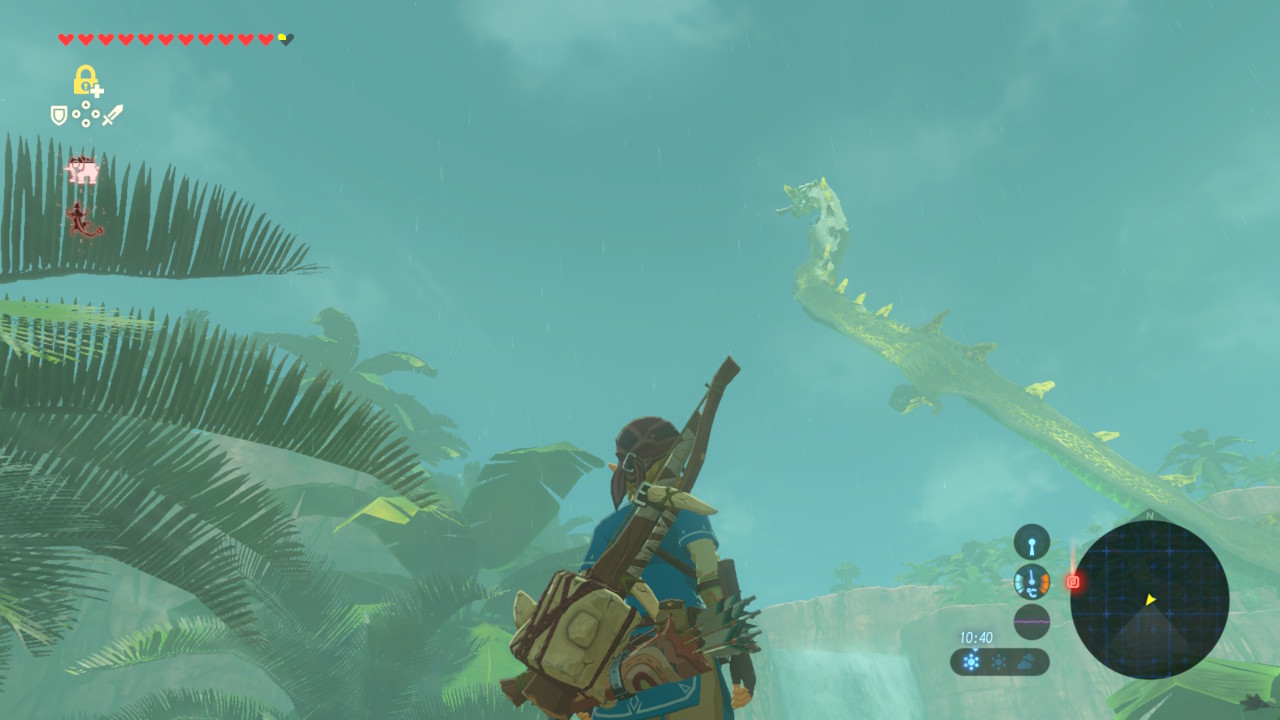Image resolution: width=1280 pixels, height=720 pixels.
Task: Click the thermometer temperature gauge
Action: 1031,582
